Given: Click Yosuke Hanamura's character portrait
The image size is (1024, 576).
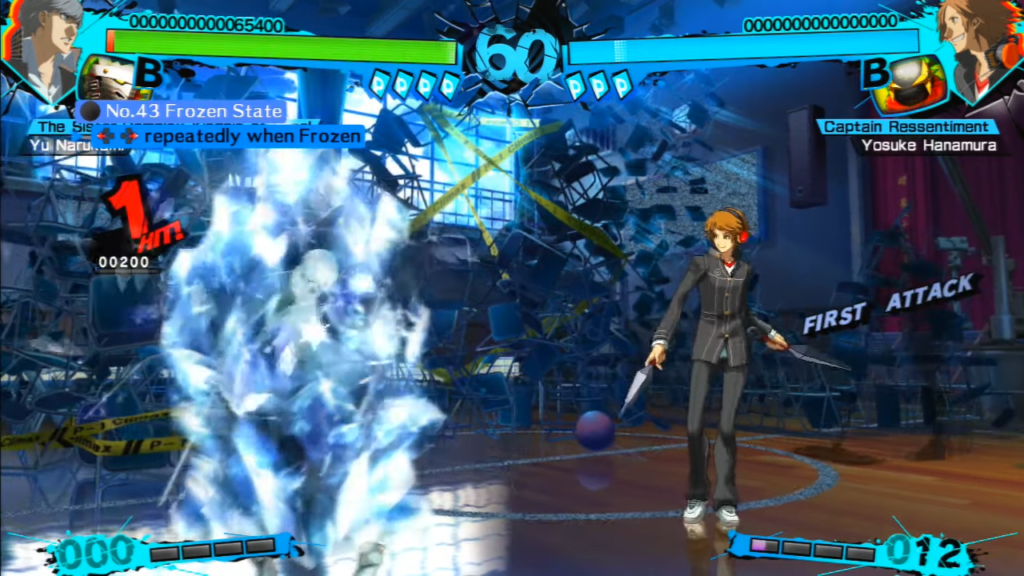Looking at the screenshot, I should [x=978, y=42].
